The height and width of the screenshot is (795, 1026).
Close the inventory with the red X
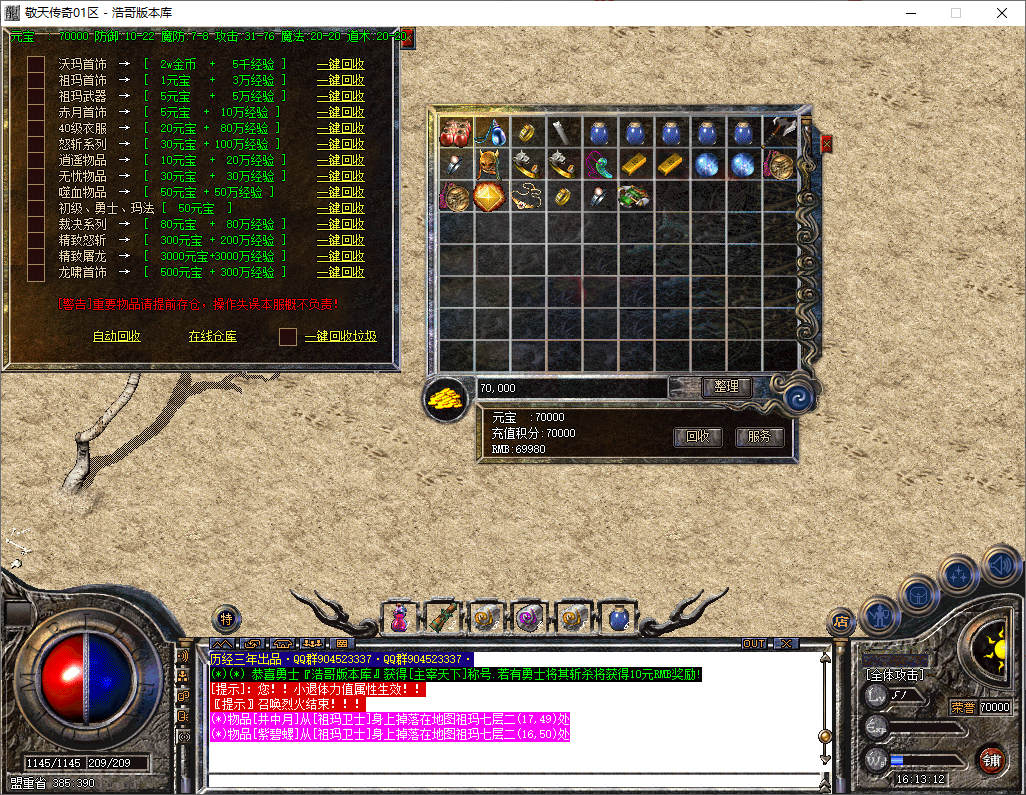pos(827,144)
